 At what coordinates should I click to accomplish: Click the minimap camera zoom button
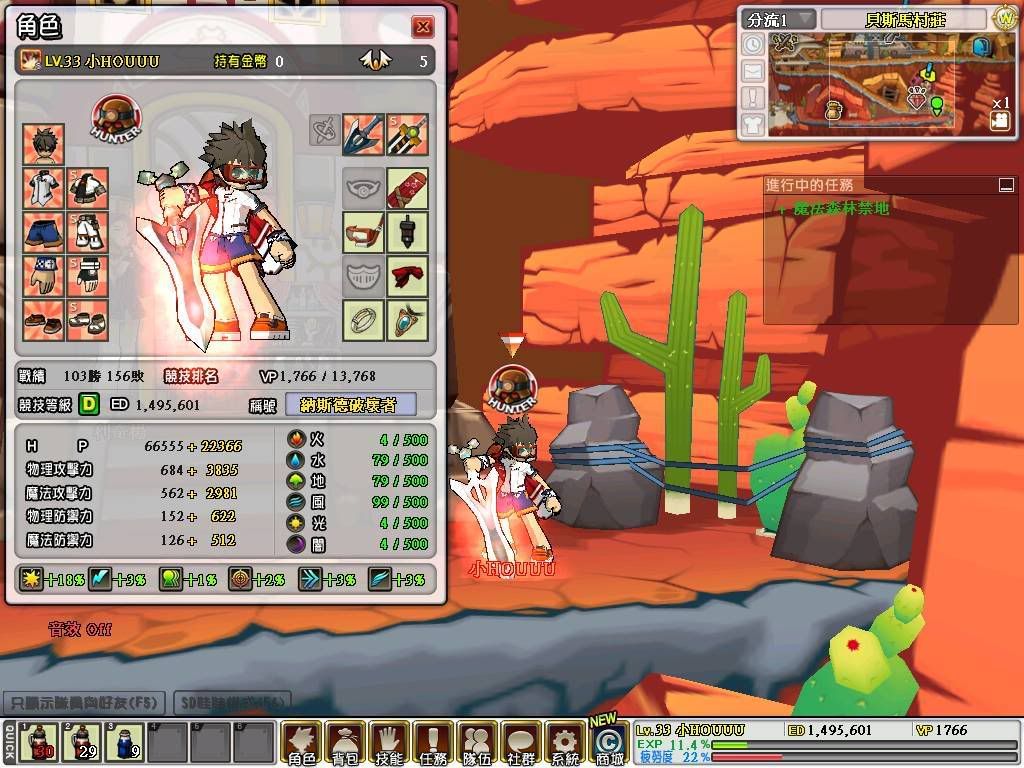(999, 120)
